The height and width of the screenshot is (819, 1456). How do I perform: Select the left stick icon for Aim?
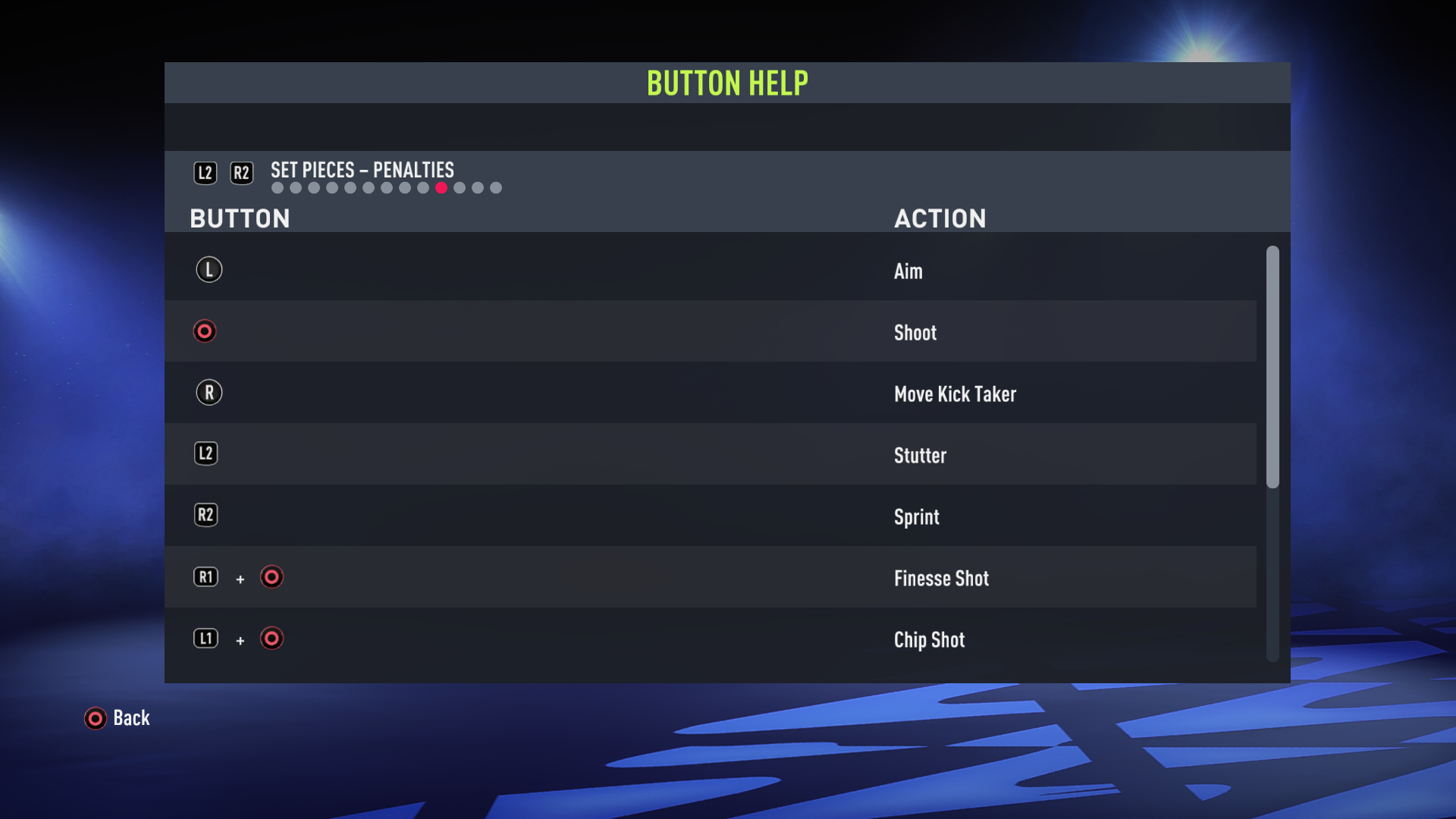(x=209, y=269)
